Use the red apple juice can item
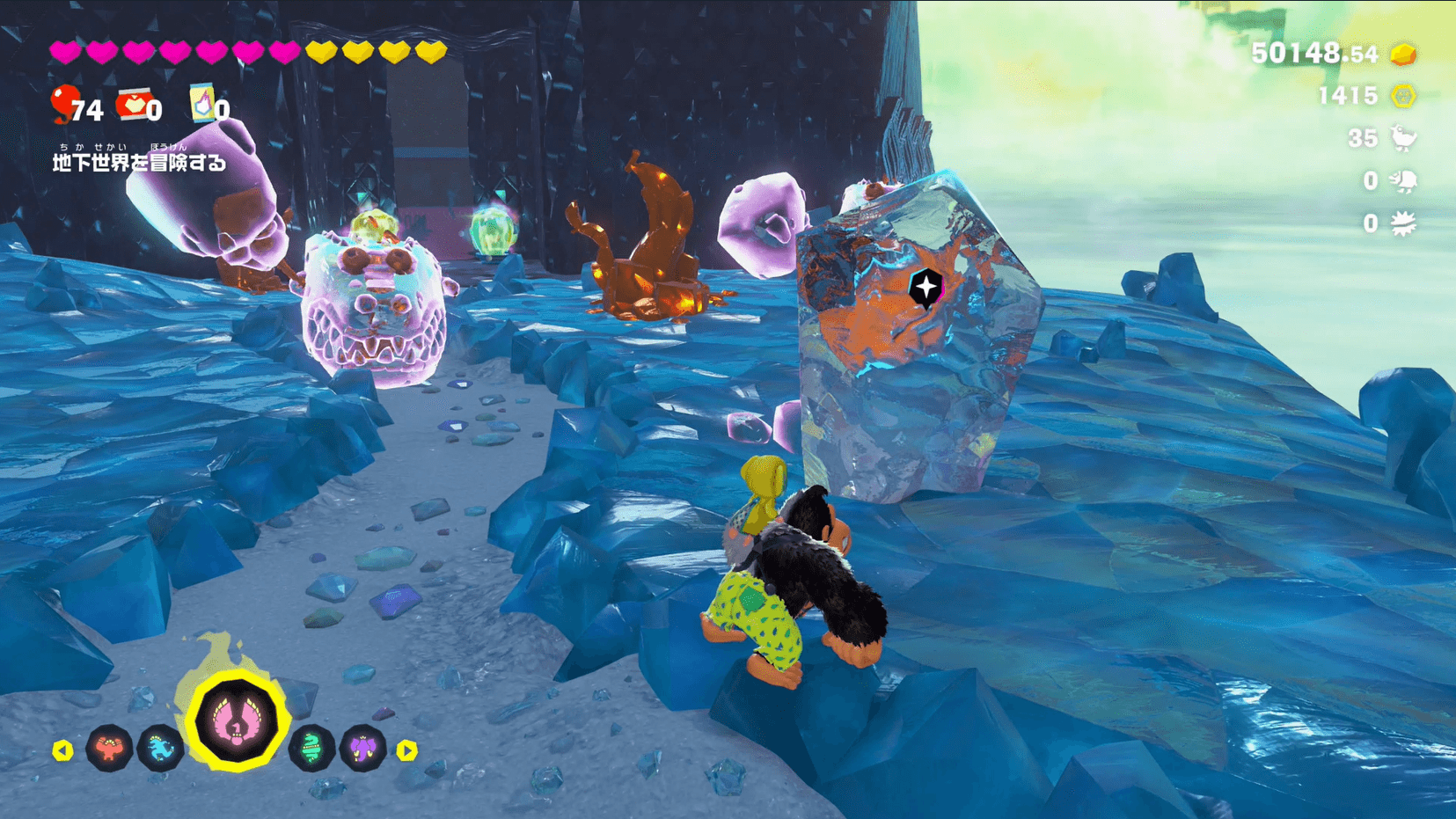 [133, 105]
